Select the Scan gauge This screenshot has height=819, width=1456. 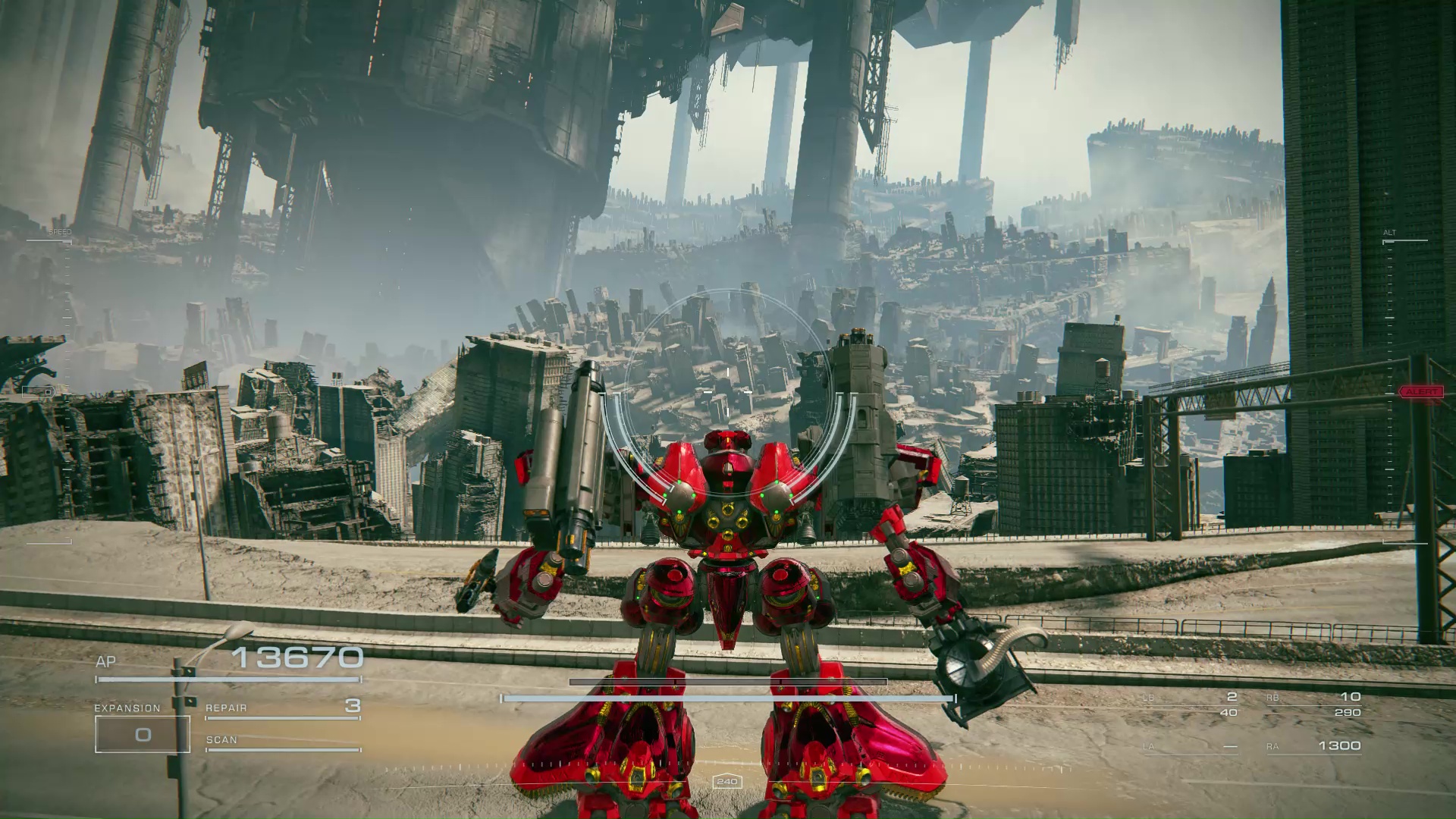(x=282, y=742)
